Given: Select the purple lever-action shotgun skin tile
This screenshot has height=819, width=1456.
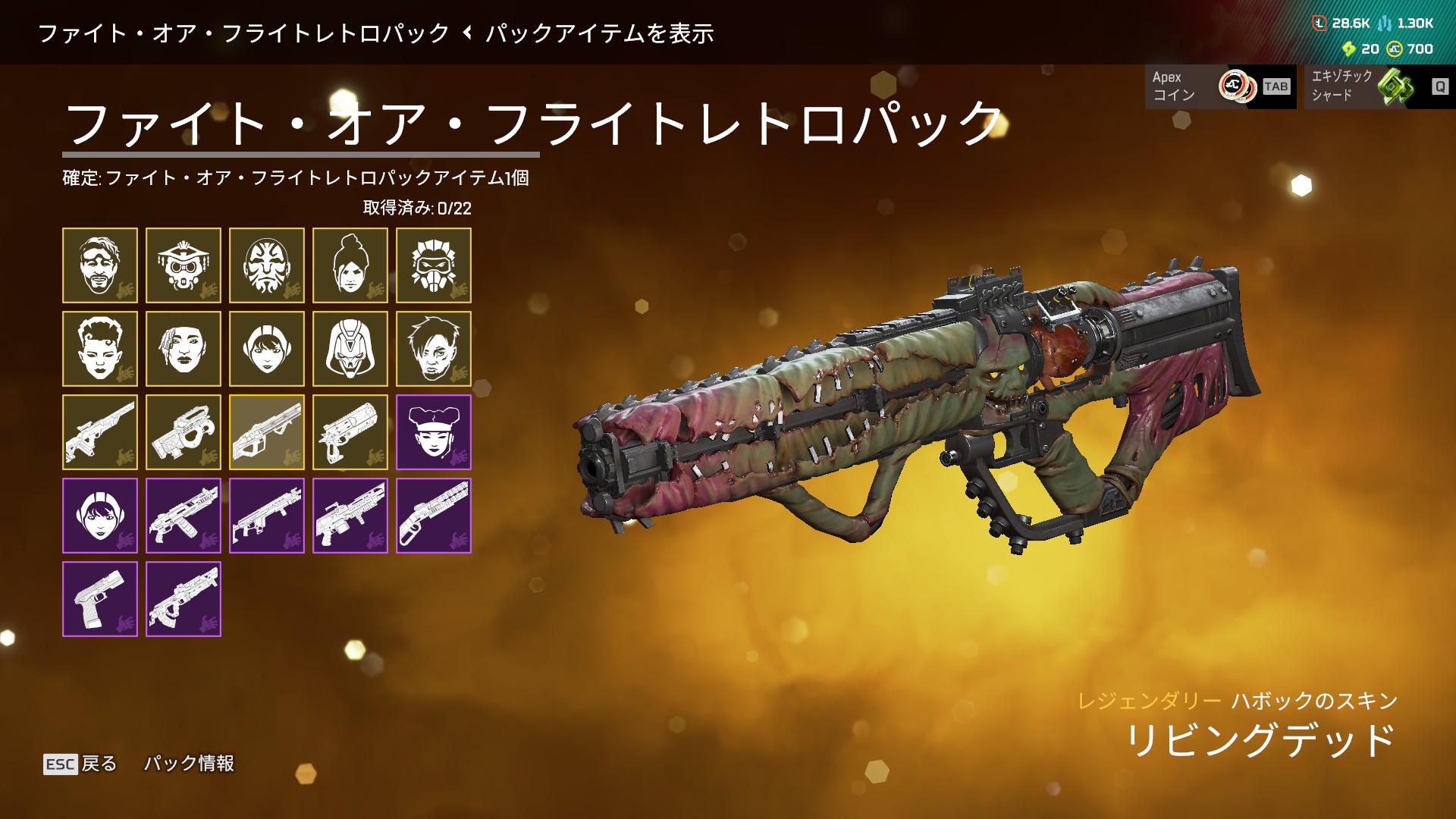Looking at the screenshot, I should 434,516.
